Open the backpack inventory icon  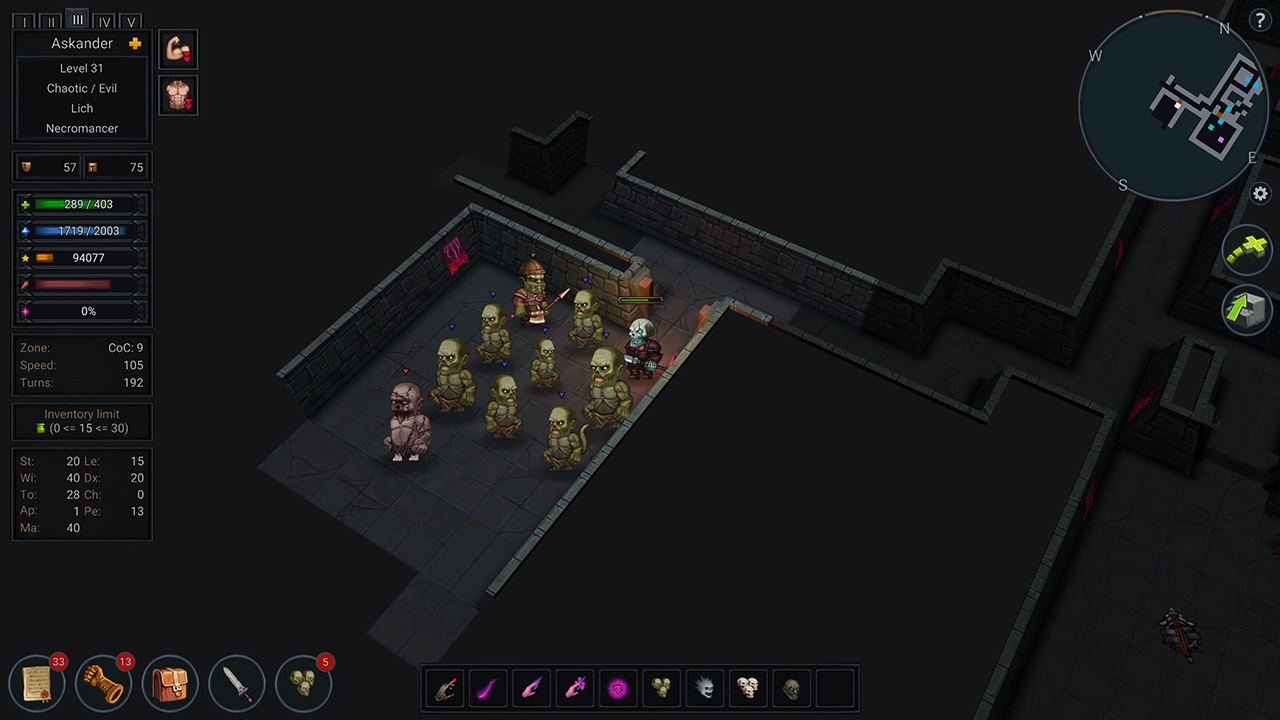point(170,683)
